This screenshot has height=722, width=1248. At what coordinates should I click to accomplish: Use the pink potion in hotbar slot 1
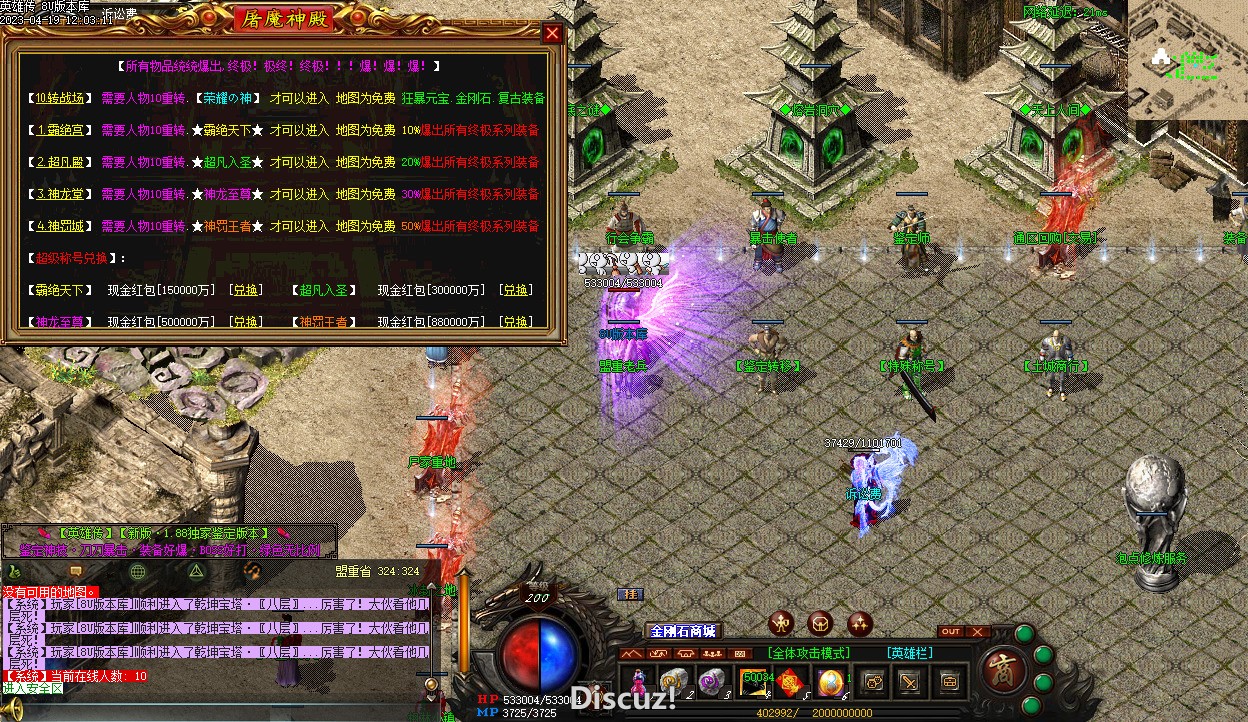pyautogui.click(x=638, y=682)
